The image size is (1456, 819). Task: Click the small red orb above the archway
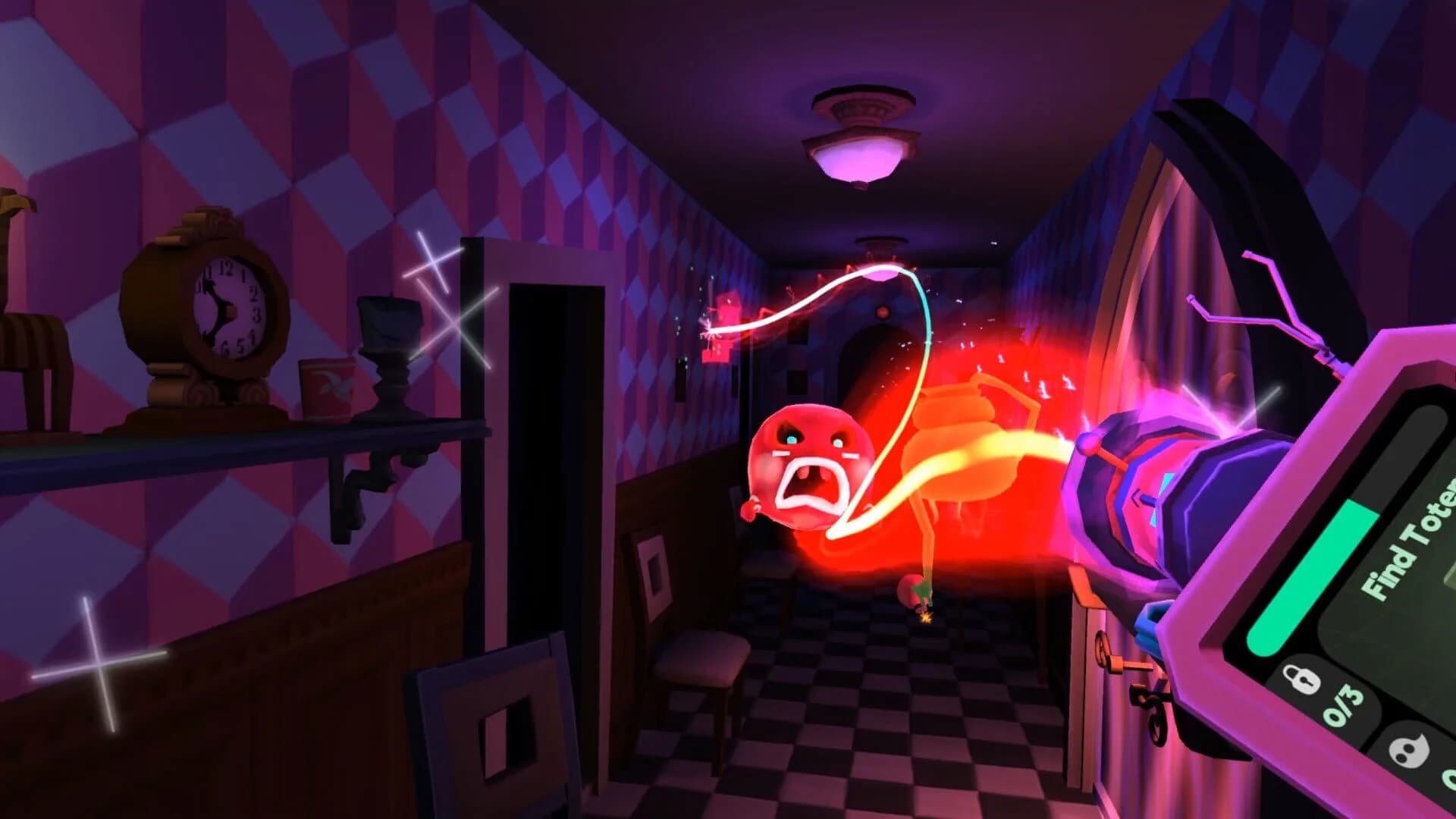click(881, 311)
